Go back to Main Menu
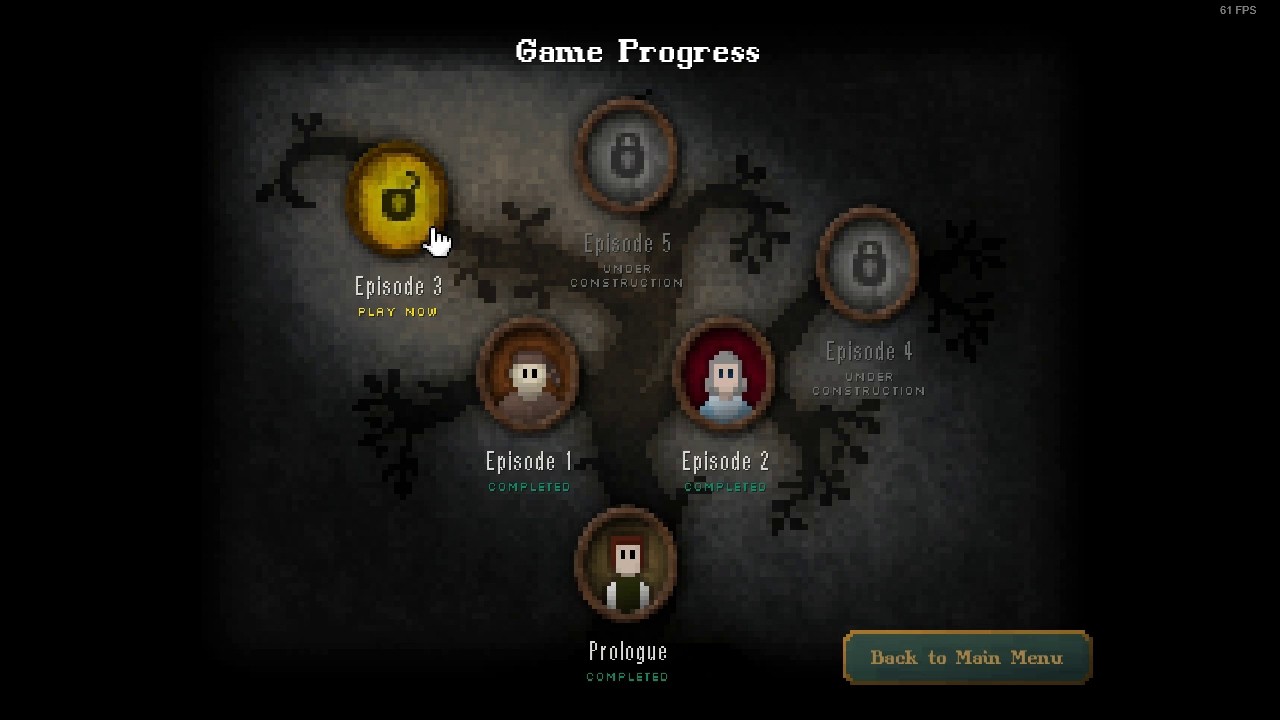This screenshot has width=1280, height=720. point(966,657)
